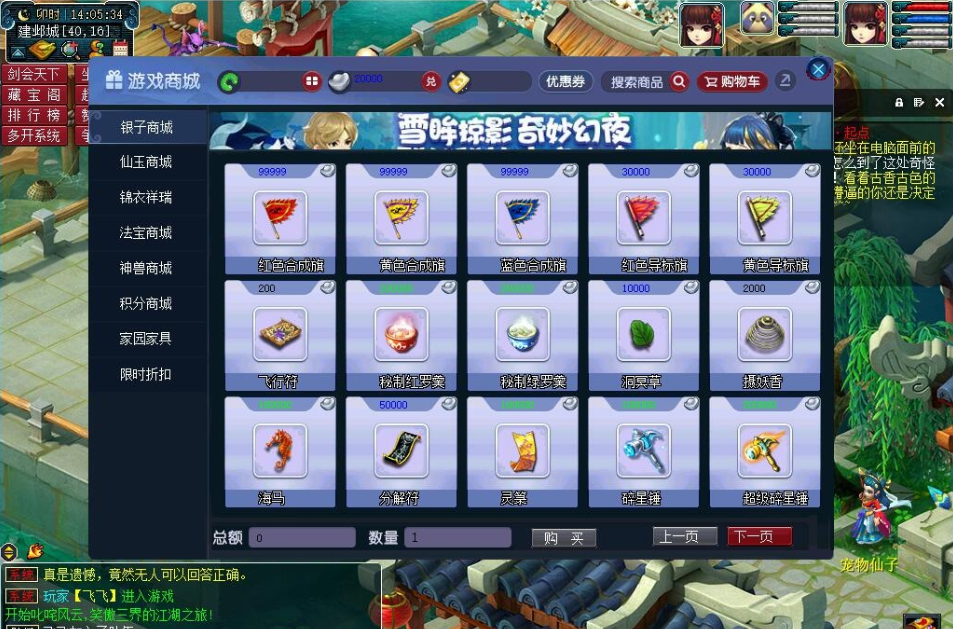
Task: Go back with the 上一页 button
Action: pos(685,537)
